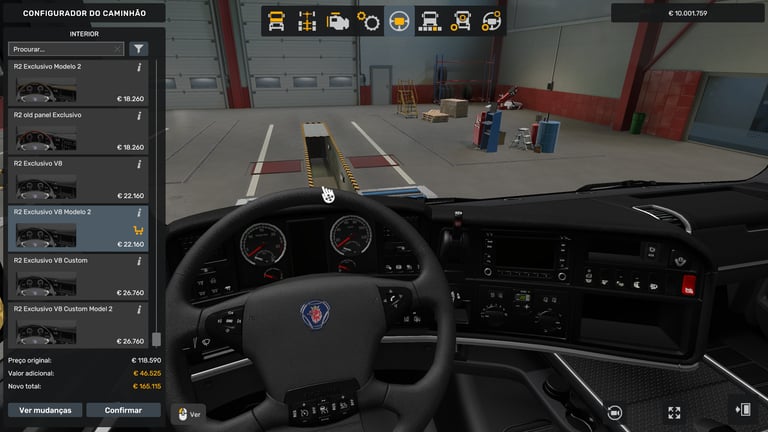This screenshot has height=432, width=768.
Task: Open the Ver mudanças changes summary
Action: (x=45, y=410)
